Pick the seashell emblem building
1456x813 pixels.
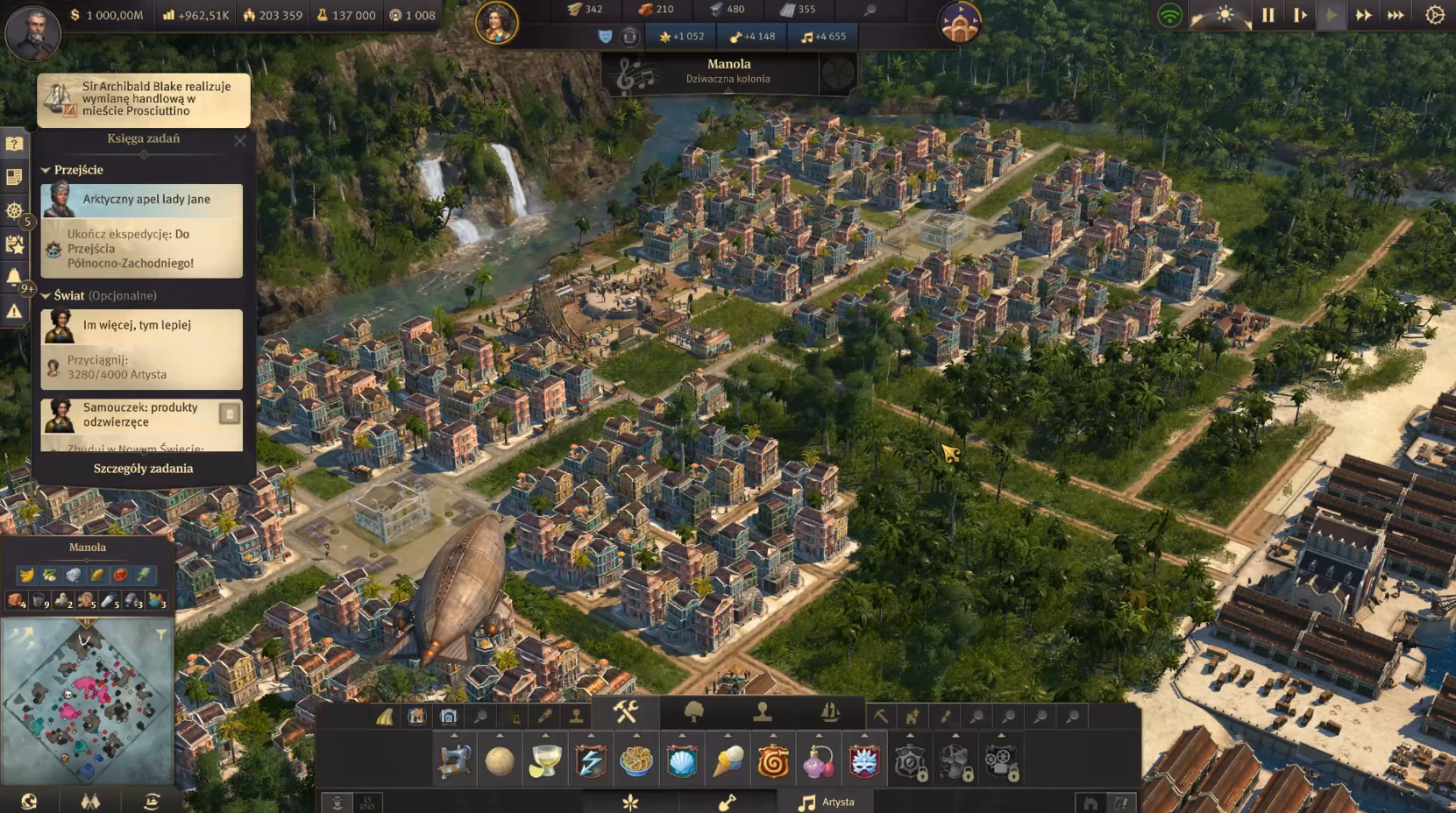682,761
